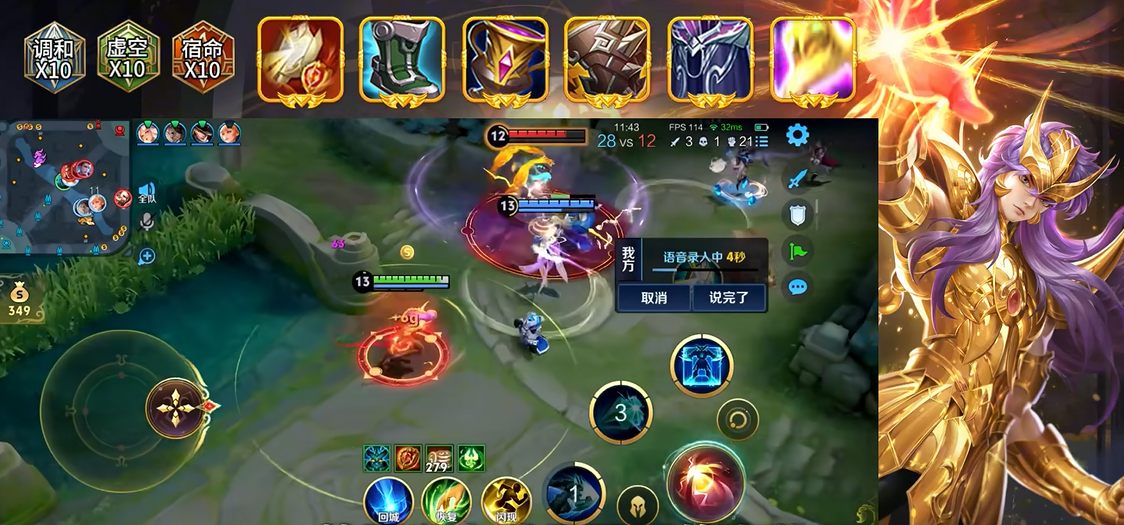Finish voice recording with 说完了
Viewport: 1124px width, 525px height.
(728, 297)
